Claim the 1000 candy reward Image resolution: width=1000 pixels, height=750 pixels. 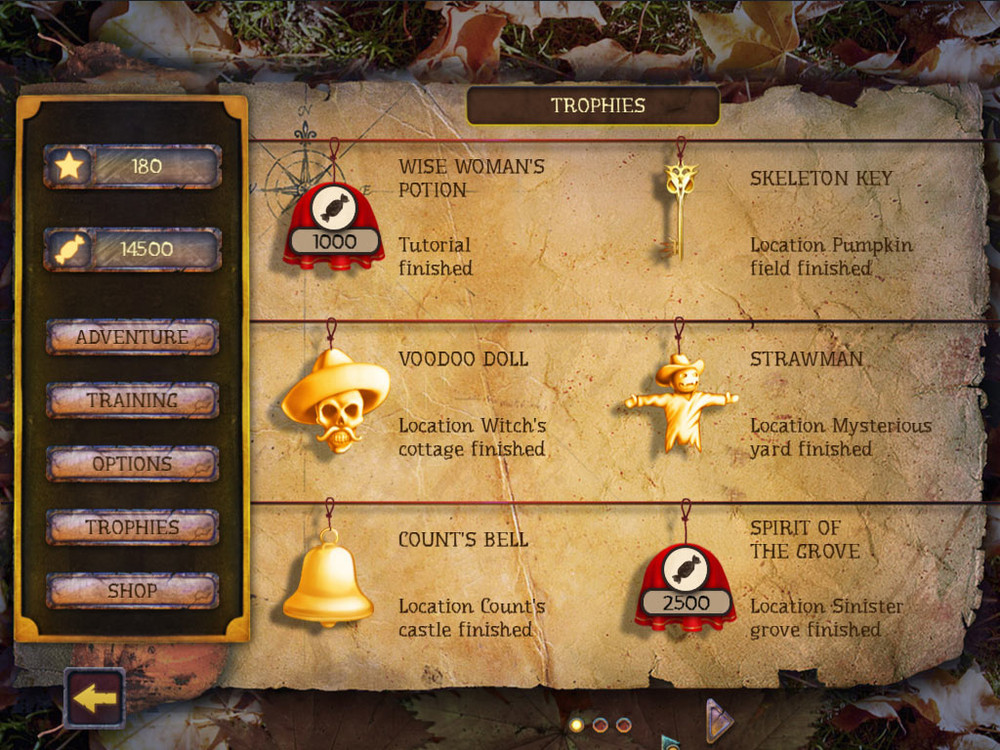coord(333,227)
